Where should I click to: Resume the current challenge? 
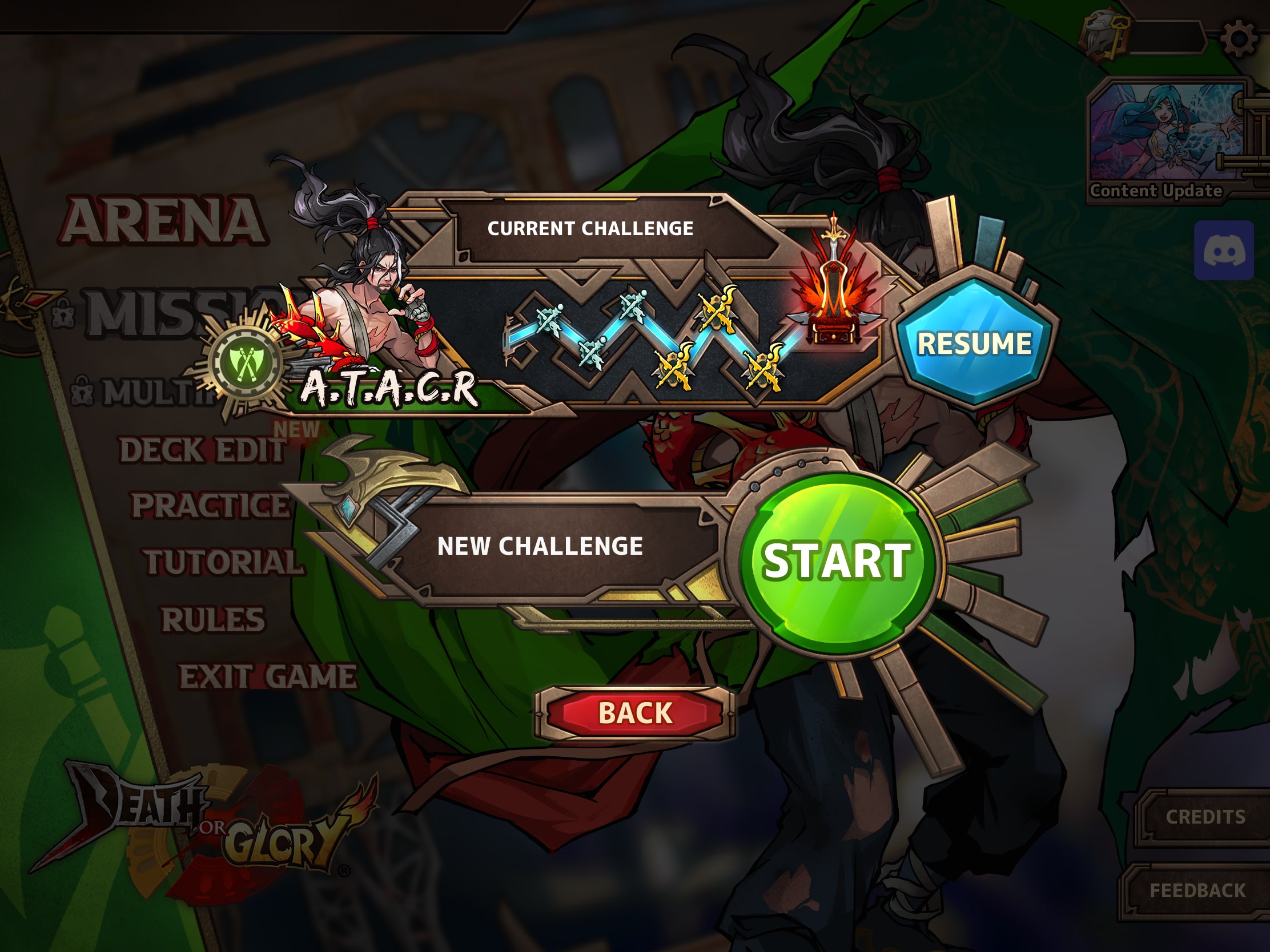point(974,343)
